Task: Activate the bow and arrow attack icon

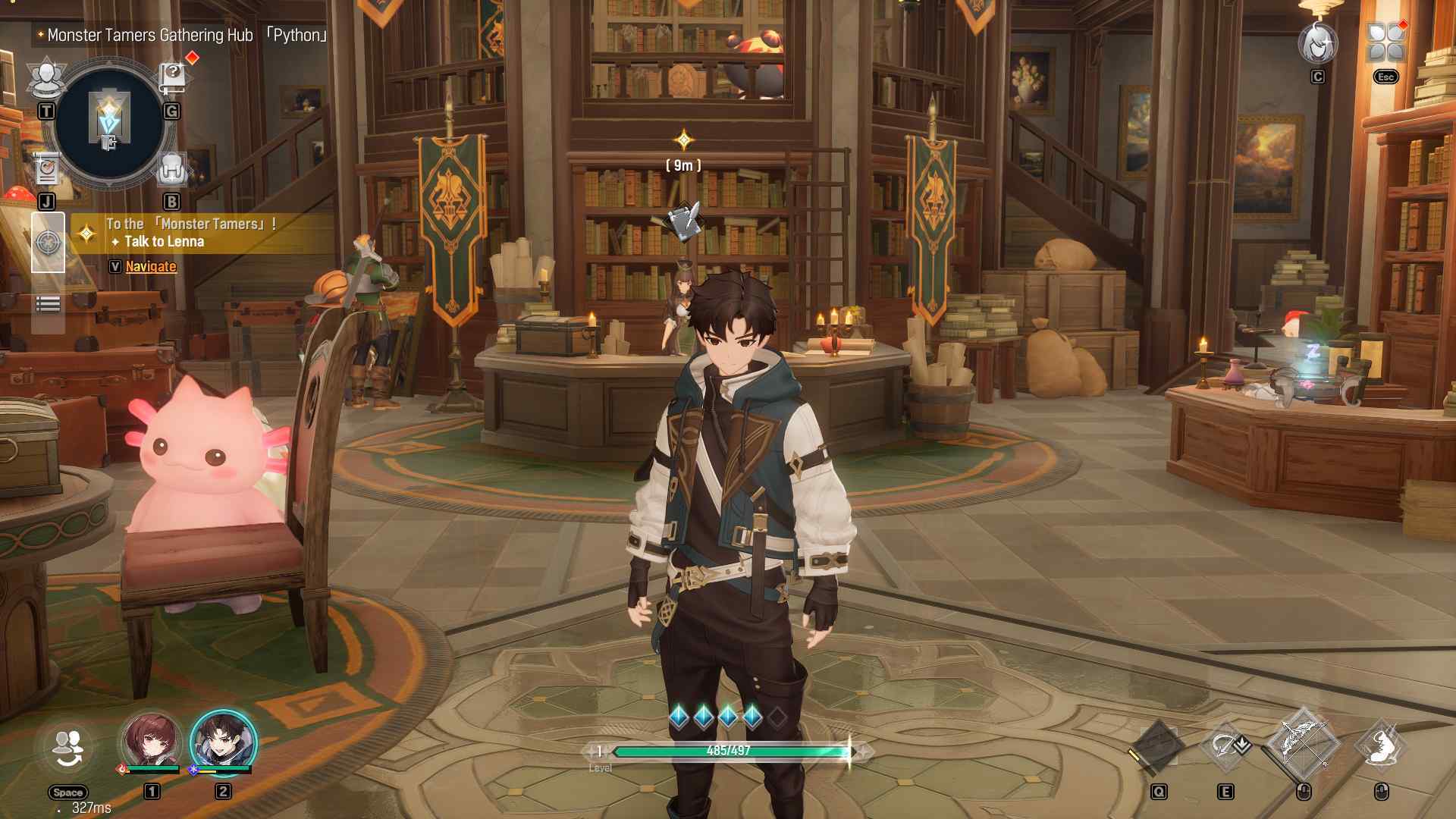Action: click(x=1303, y=743)
